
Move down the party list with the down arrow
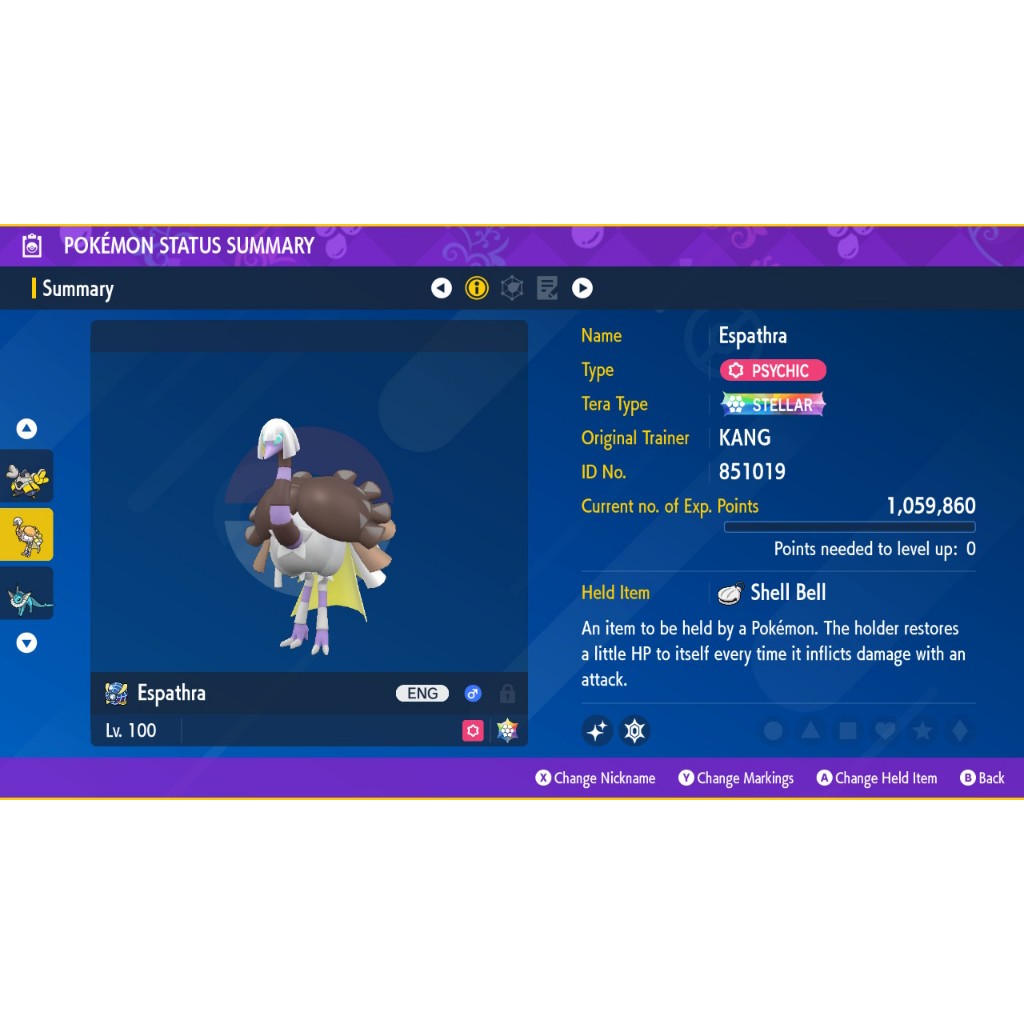(x=27, y=643)
